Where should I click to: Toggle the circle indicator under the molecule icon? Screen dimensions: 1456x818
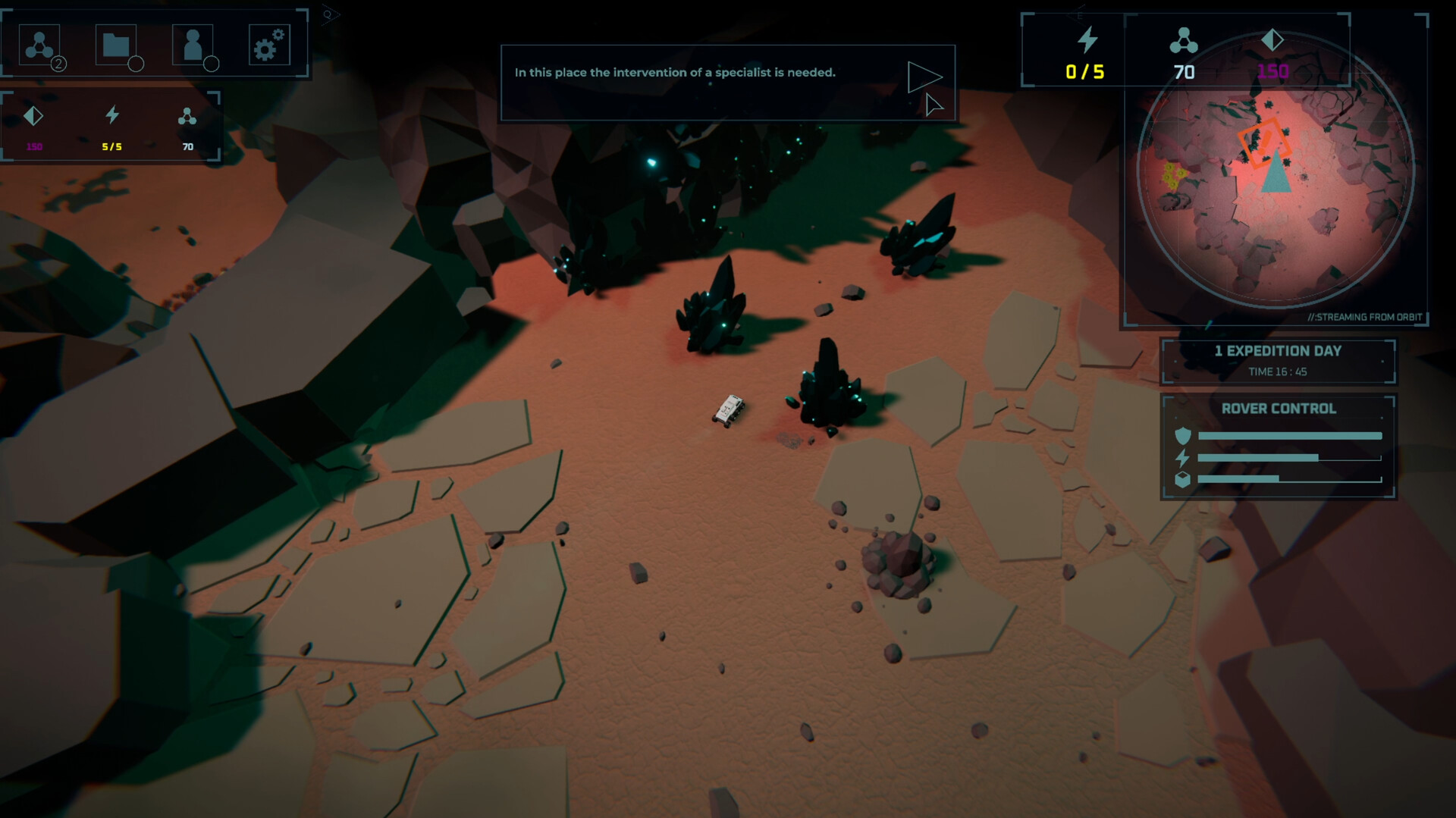click(x=59, y=63)
